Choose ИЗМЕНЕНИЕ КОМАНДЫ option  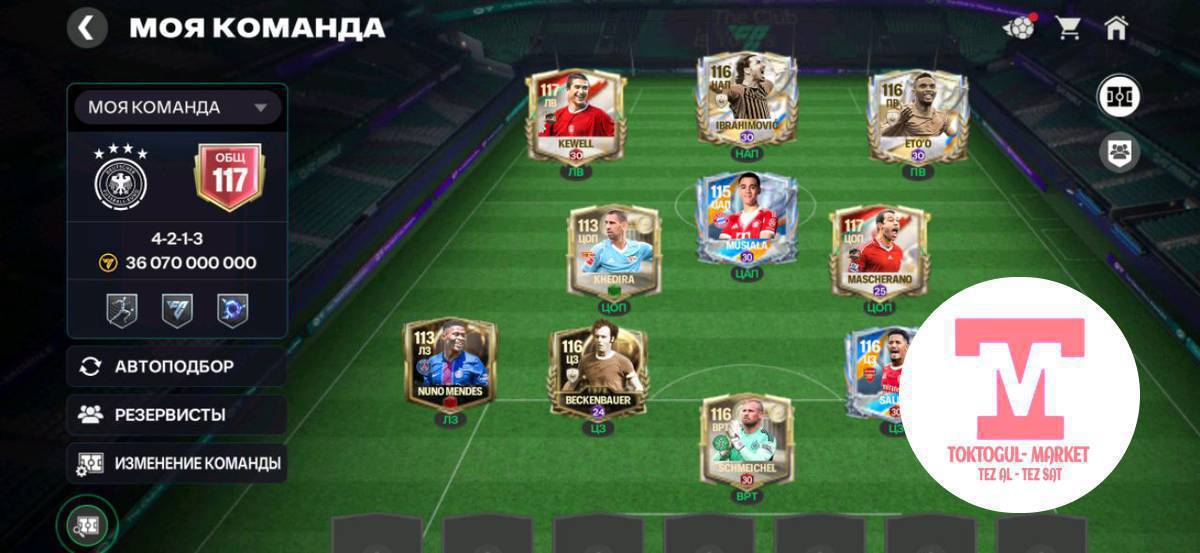pos(177,463)
